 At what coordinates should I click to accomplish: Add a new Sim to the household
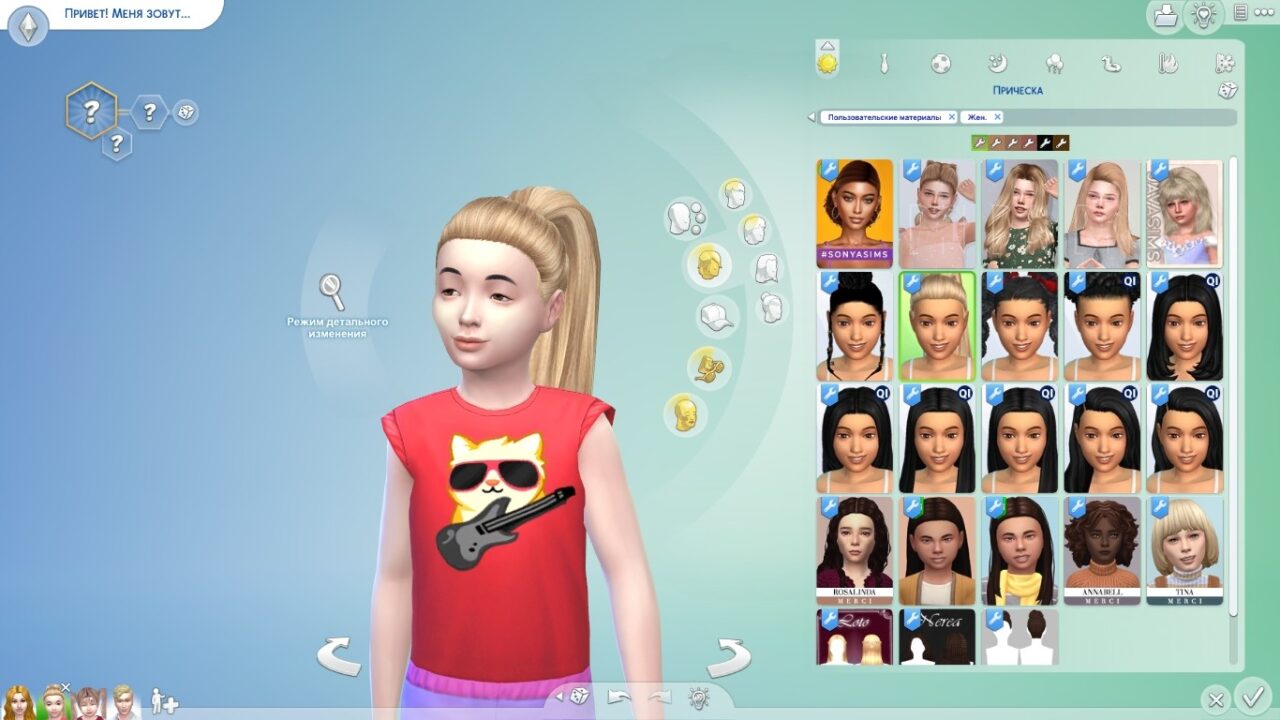164,701
